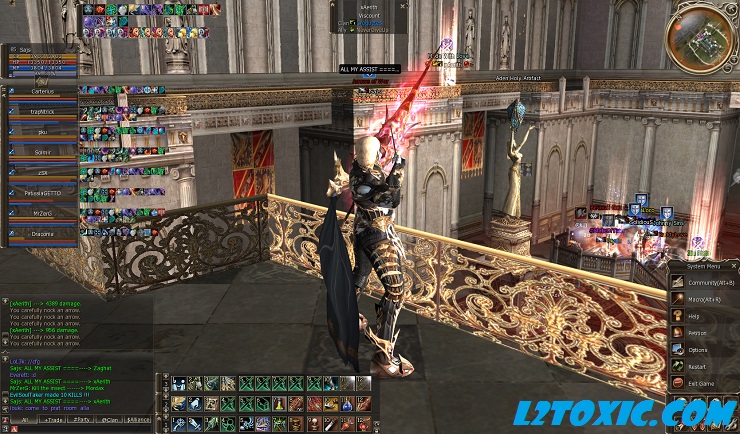Switch to the #Party chat tab
Image resolution: width=740 pixels, height=434 pixels.
point(81,419)
